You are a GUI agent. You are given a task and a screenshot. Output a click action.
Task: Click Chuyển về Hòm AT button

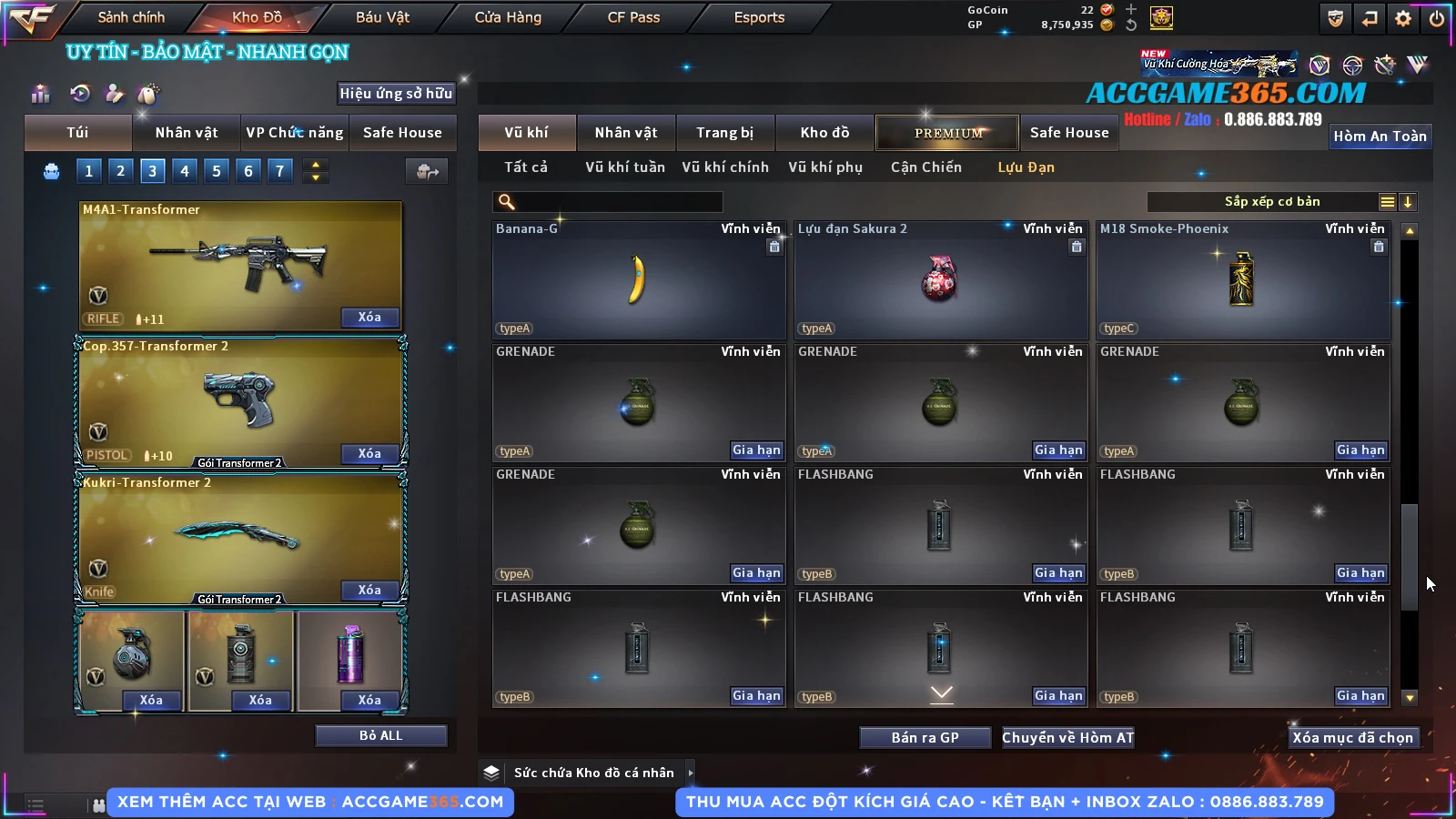1067,738
